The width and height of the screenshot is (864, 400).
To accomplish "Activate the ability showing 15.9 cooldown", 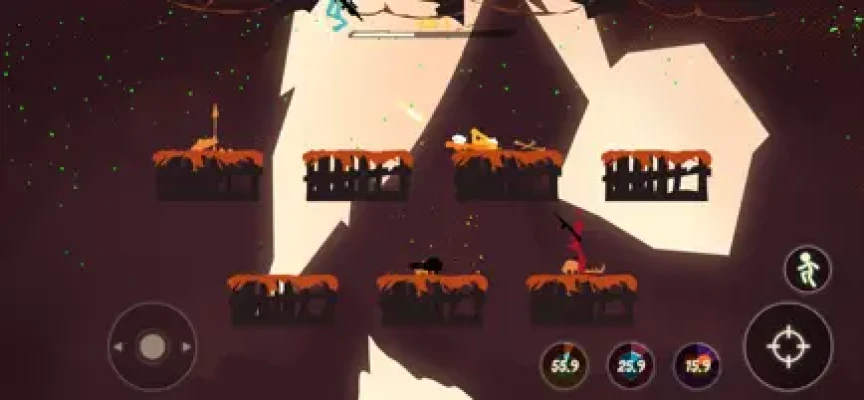I will [x=697, y=366].
